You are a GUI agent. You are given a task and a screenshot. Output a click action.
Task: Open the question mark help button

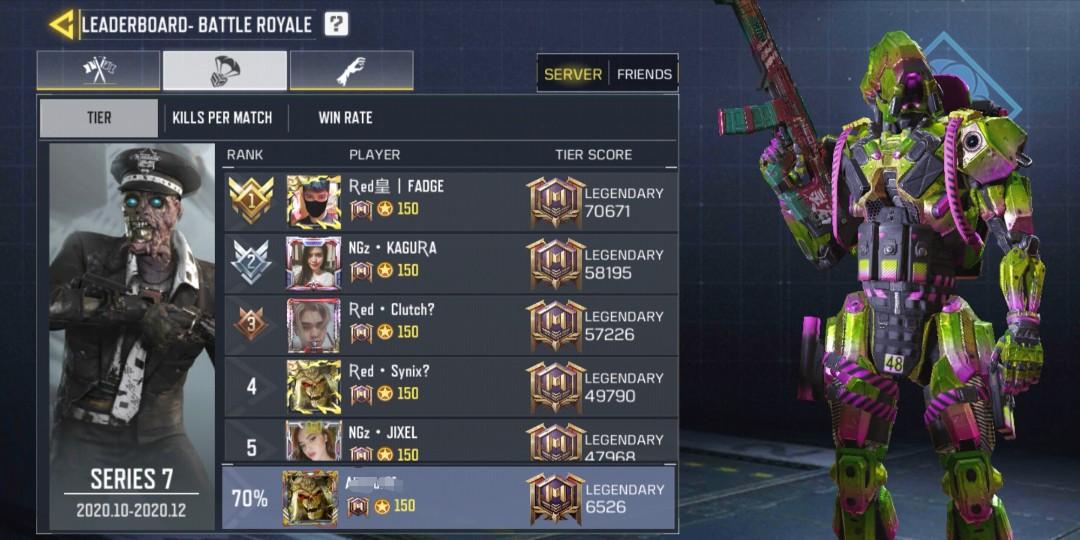click(337, 24)
